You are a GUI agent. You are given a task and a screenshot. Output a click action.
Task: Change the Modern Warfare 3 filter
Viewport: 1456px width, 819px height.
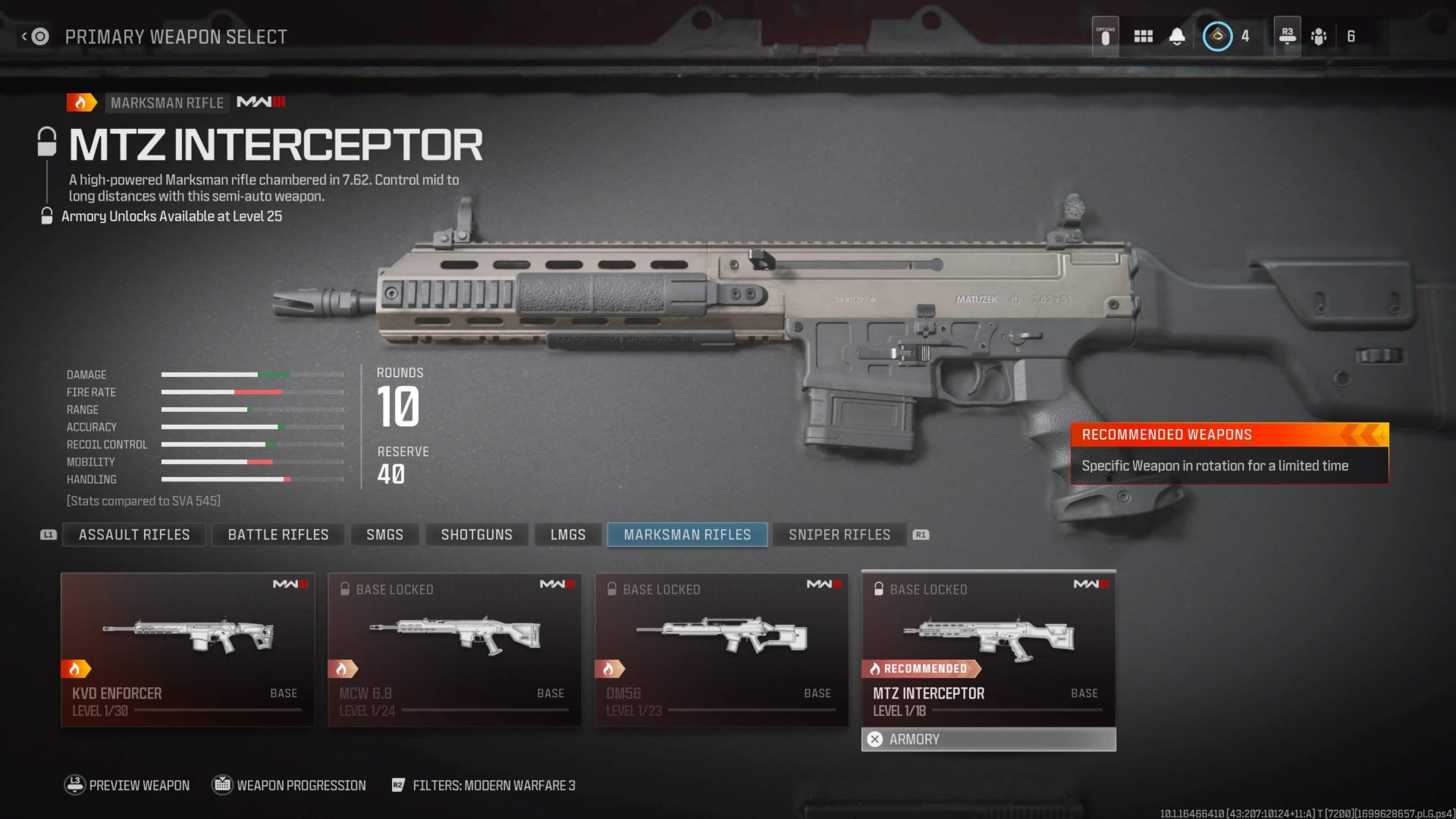484,786
